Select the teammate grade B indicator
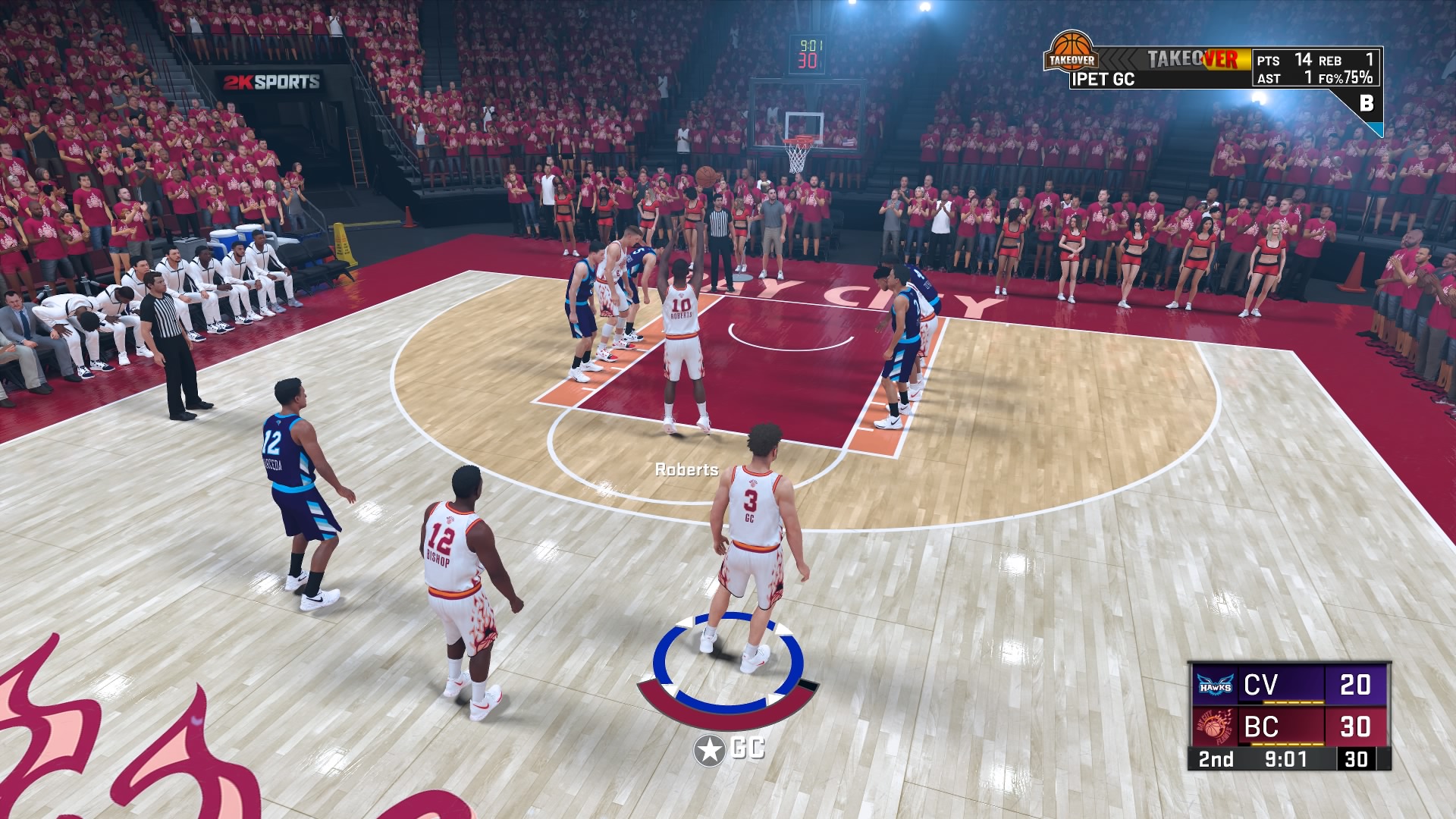This screenshot has width=1456, height=819. pos(1367,103)
